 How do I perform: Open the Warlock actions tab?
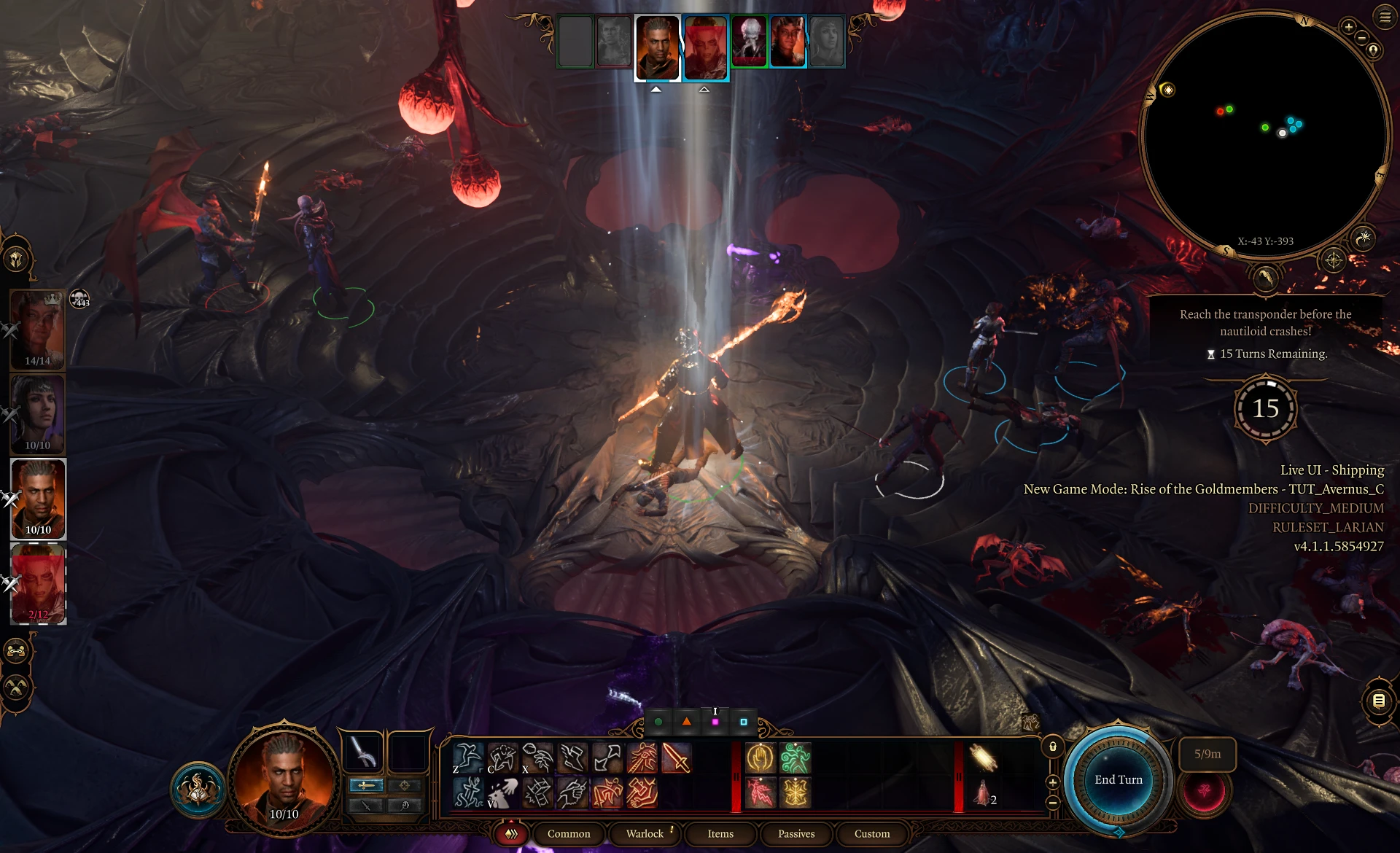(645, 833)
